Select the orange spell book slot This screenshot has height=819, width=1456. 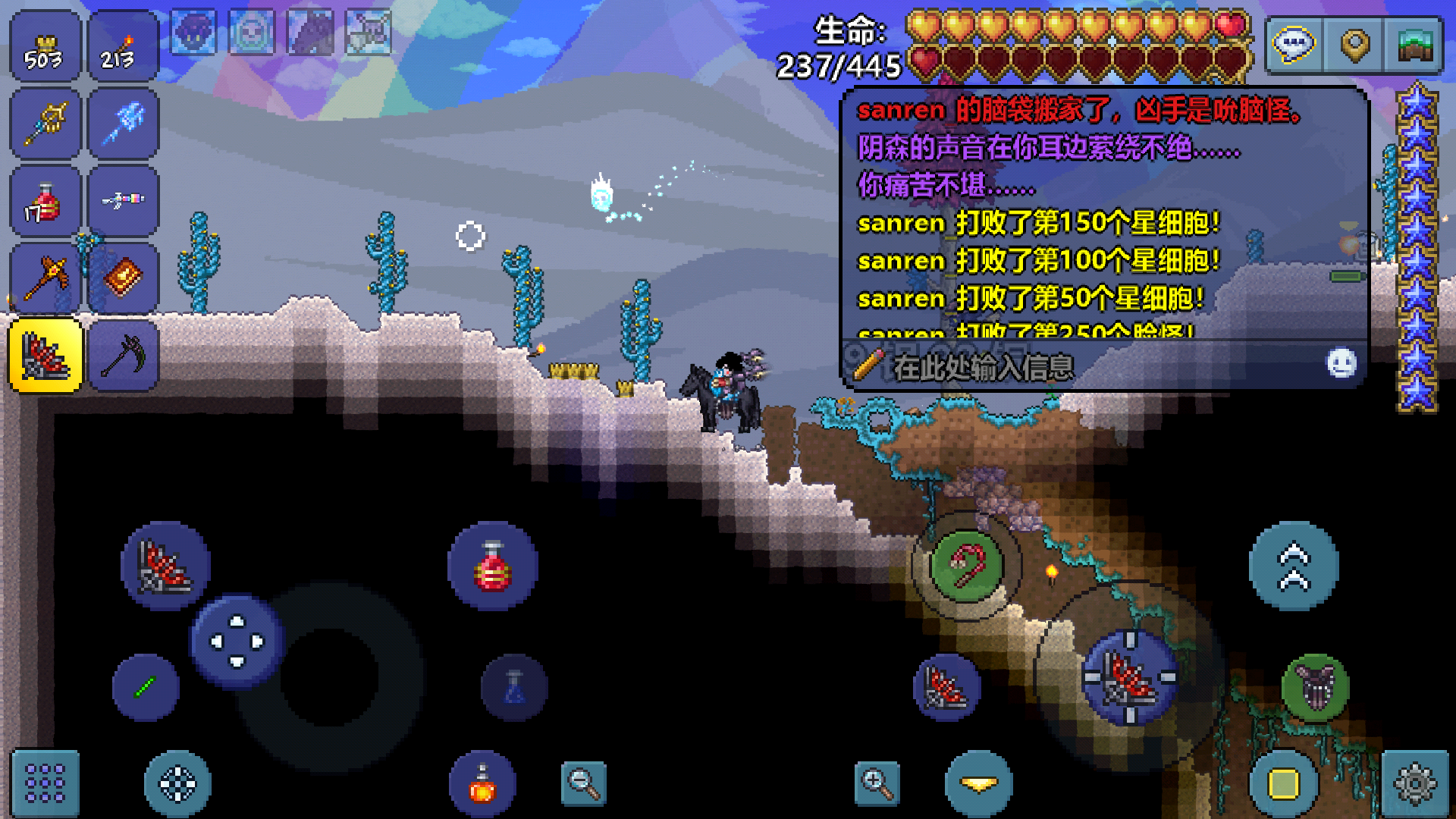(x=123, y=278)
